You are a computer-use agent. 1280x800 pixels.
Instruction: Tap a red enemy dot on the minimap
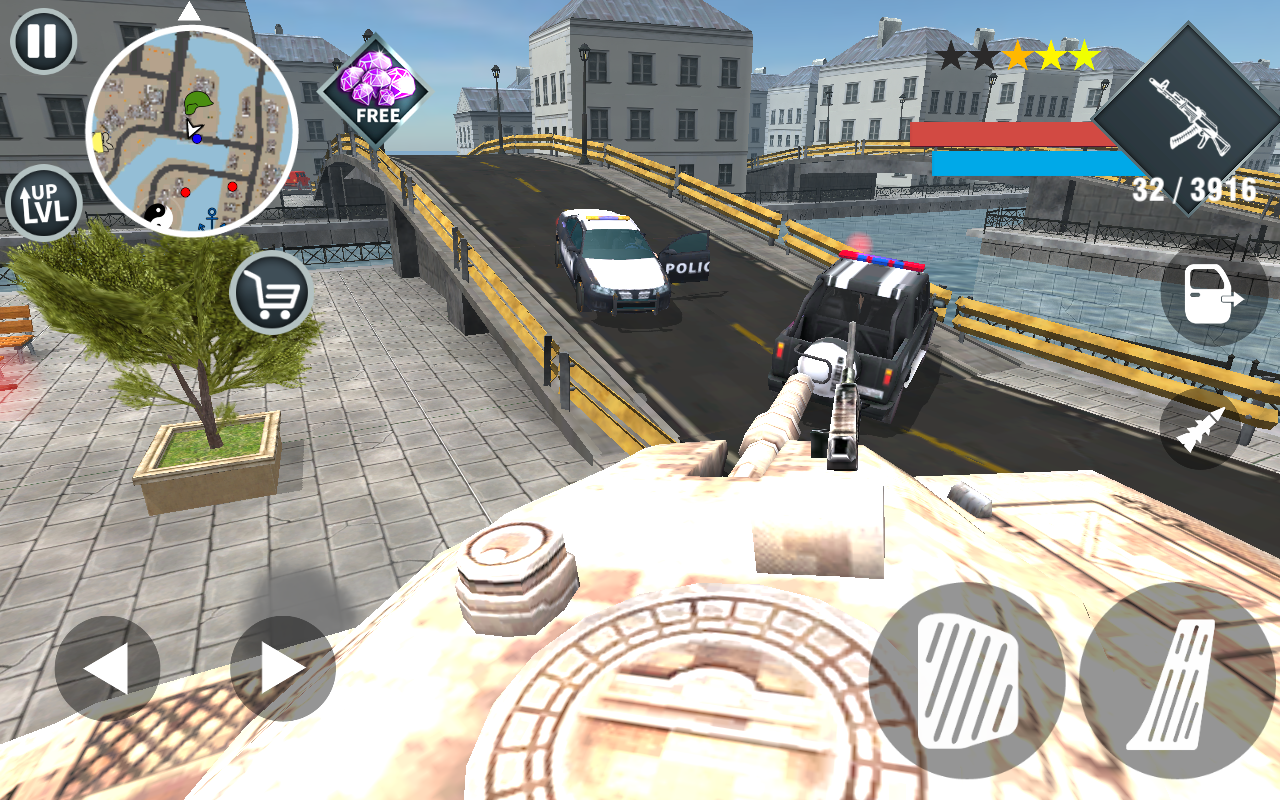point(186,192)
